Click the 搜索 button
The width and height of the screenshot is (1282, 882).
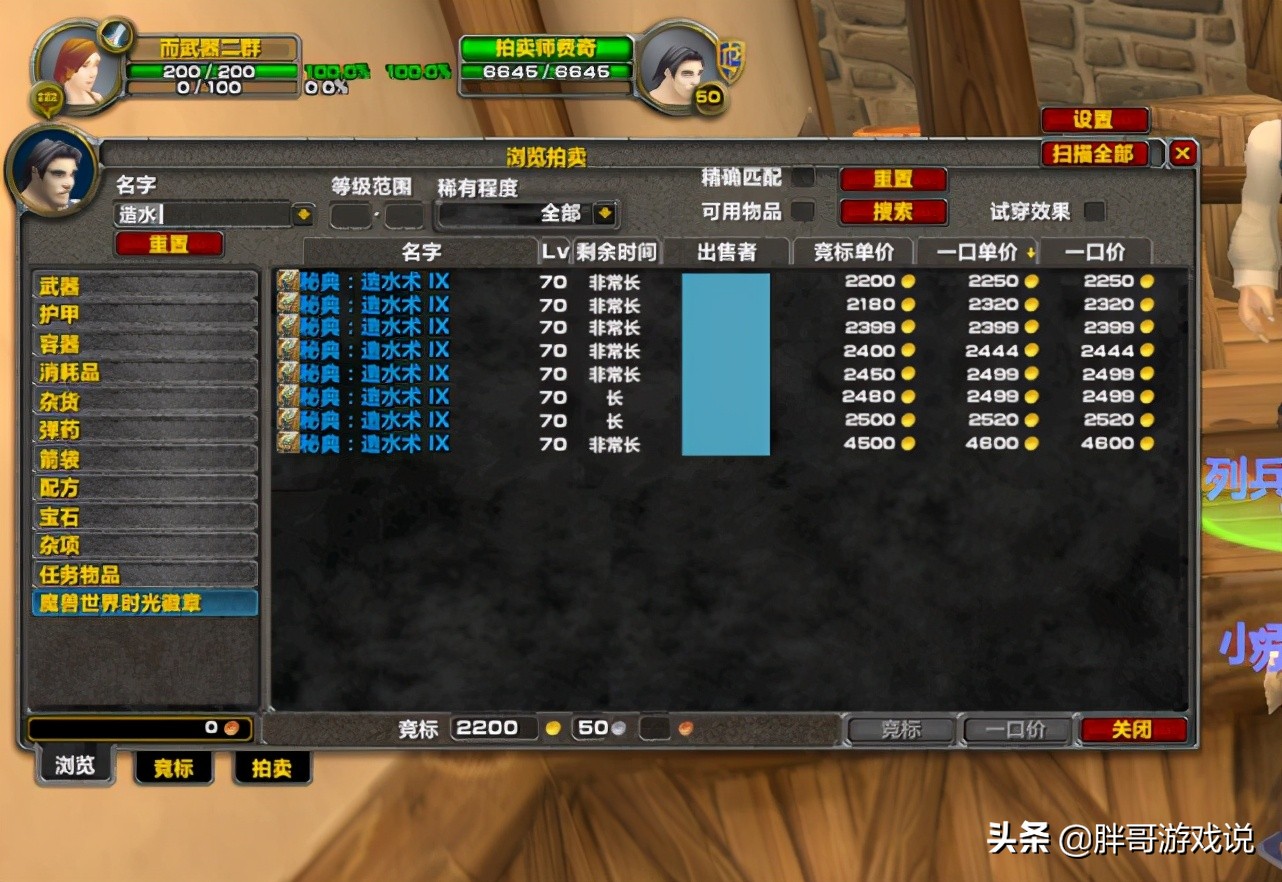point(893,212)
